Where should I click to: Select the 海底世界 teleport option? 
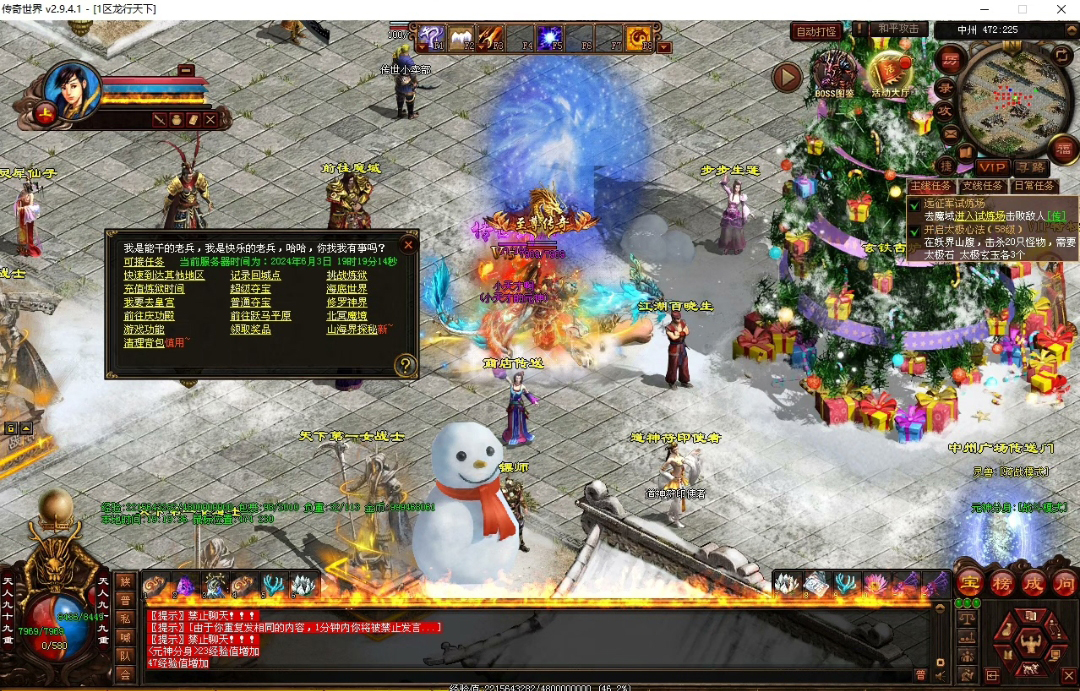346,289
